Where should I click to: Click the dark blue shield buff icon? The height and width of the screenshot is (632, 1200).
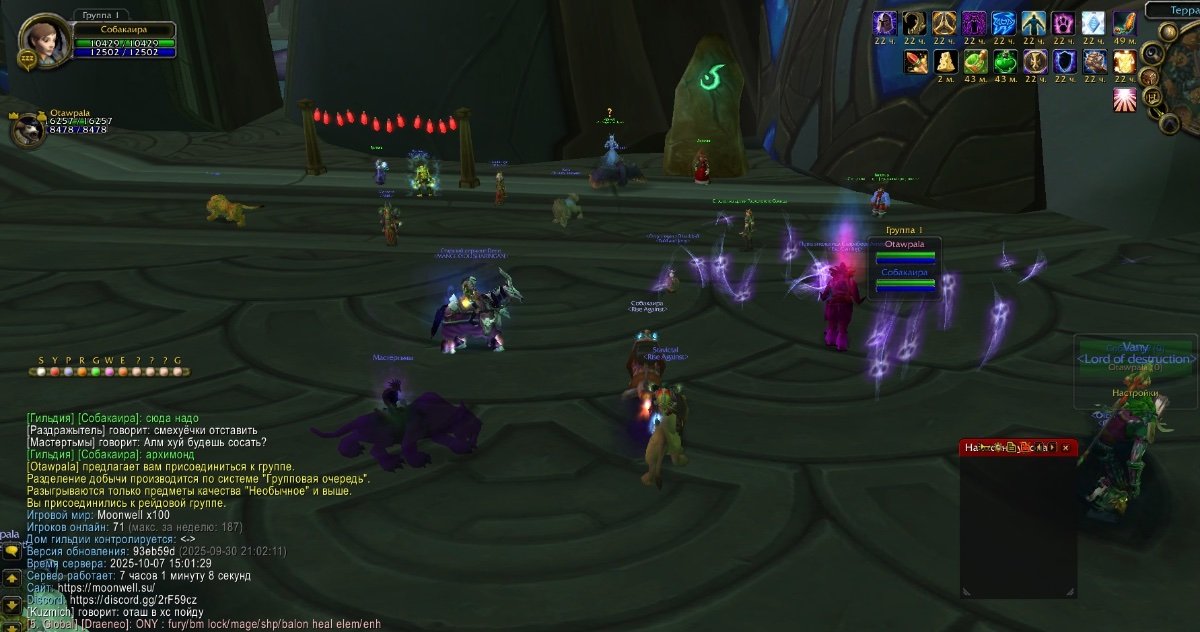(1064, 62)
